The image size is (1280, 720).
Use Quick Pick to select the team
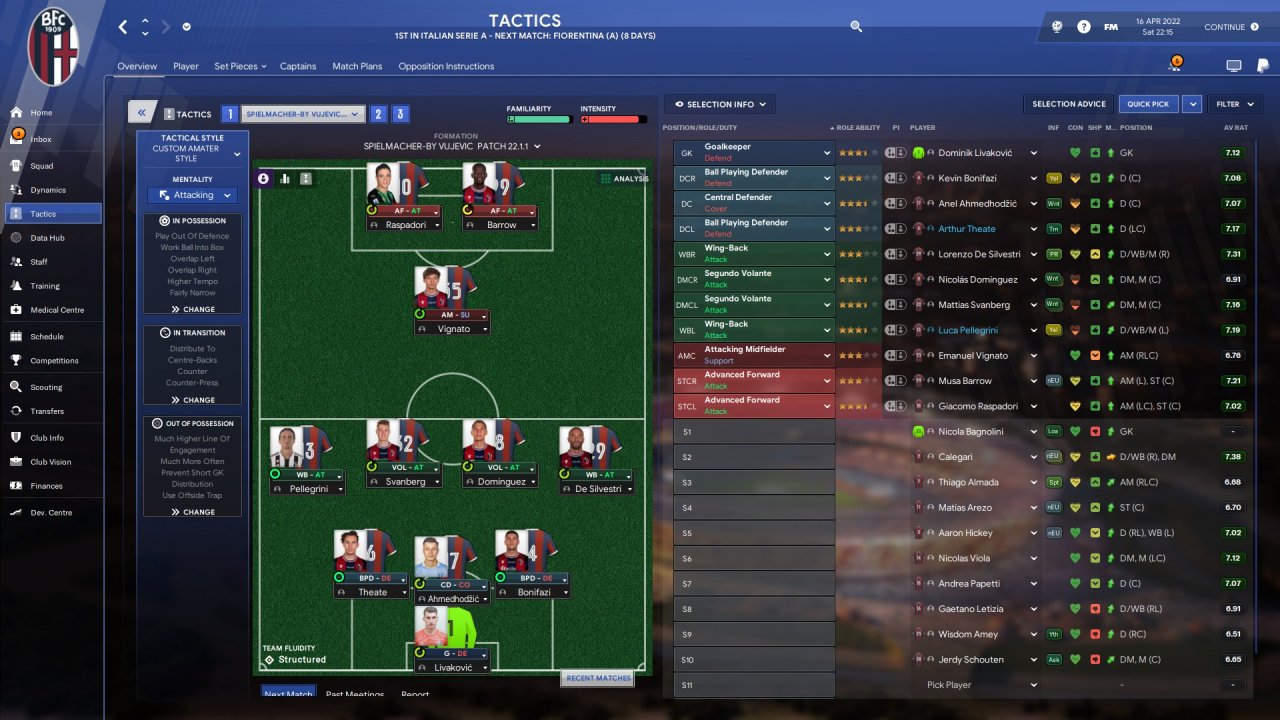[x=1148, y=104]
